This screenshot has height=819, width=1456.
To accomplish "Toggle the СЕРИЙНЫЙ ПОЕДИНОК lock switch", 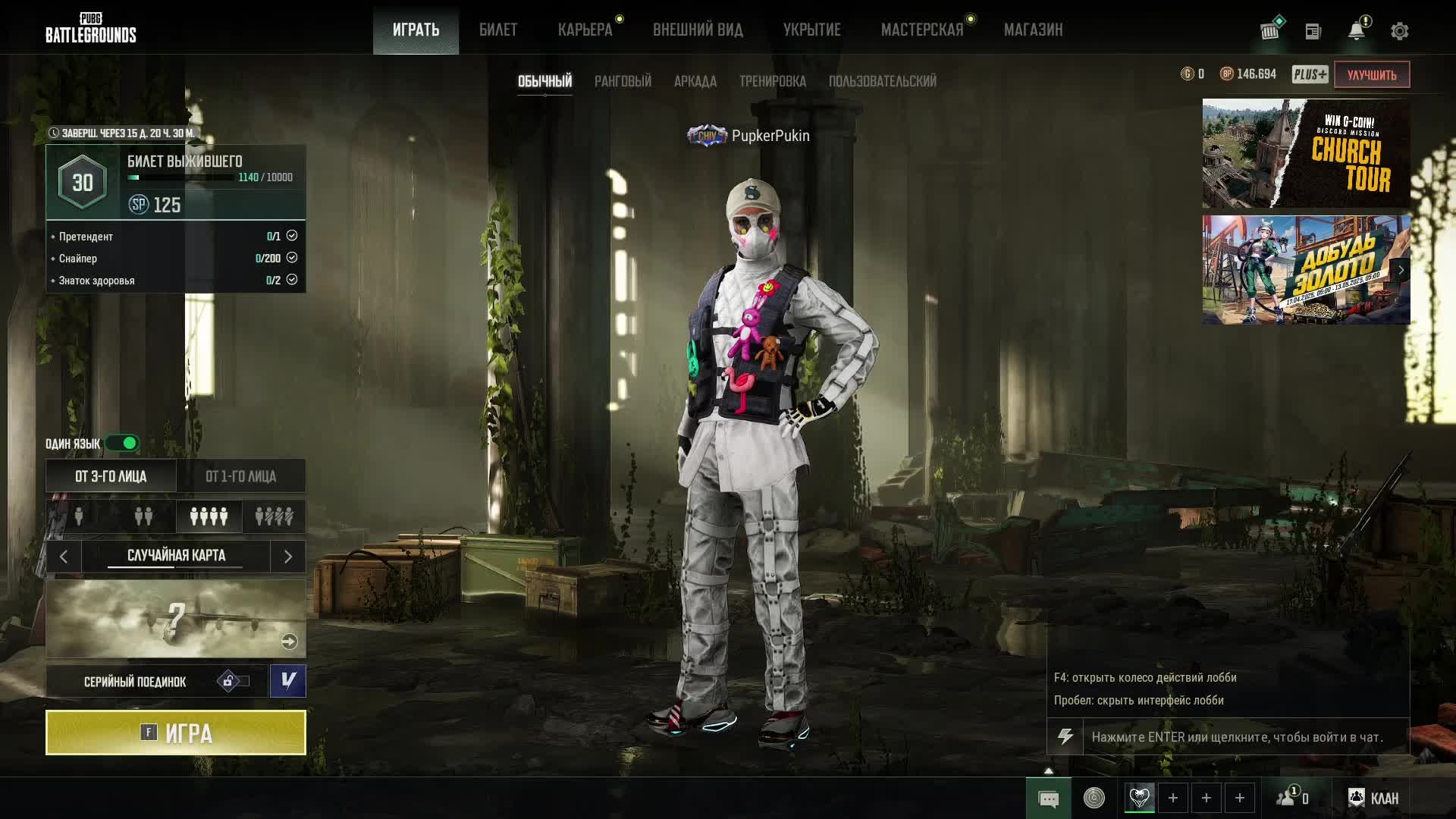I will tap(233, 681).
